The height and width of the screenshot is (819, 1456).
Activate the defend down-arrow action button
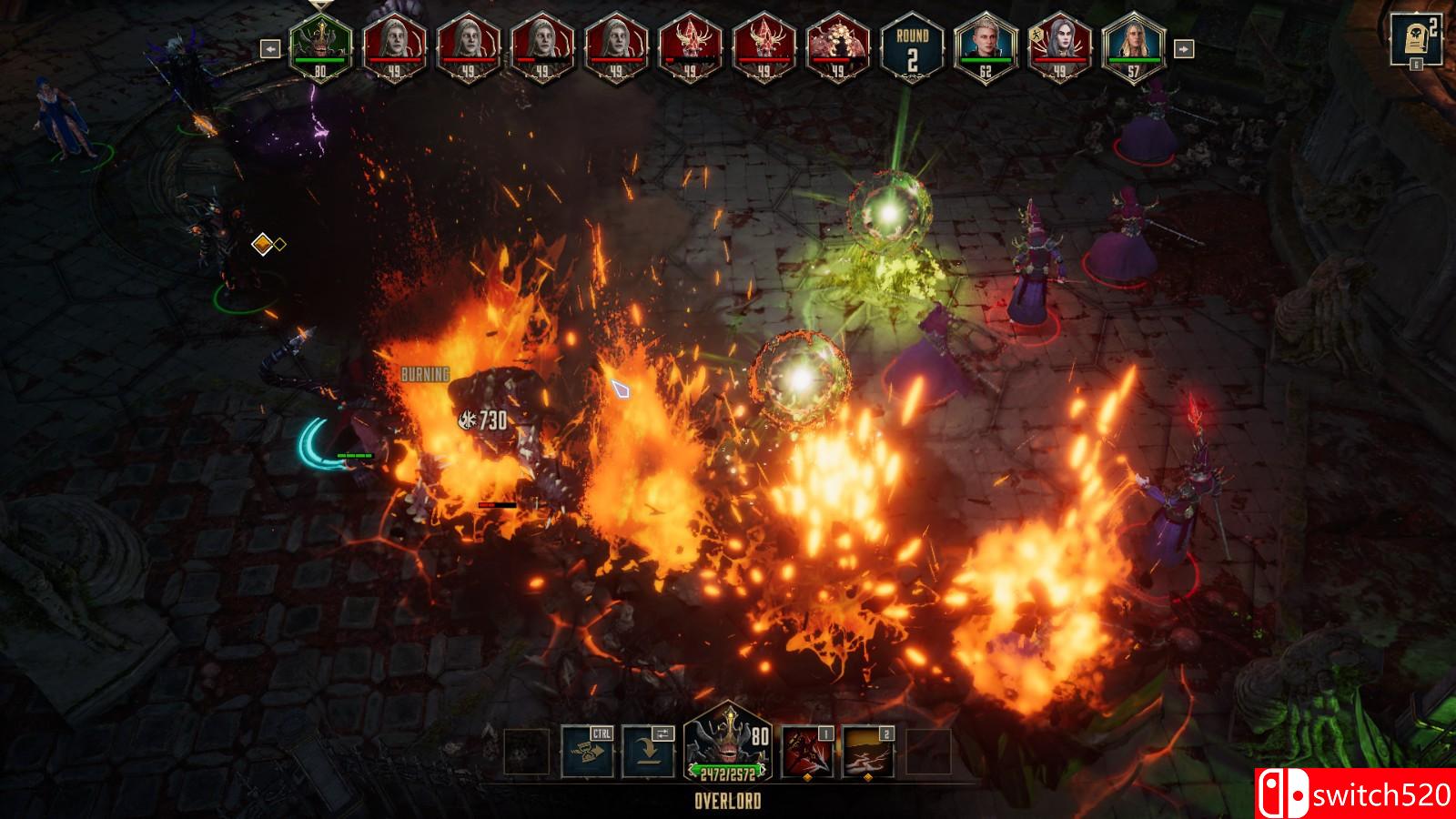tap(648, 752)
